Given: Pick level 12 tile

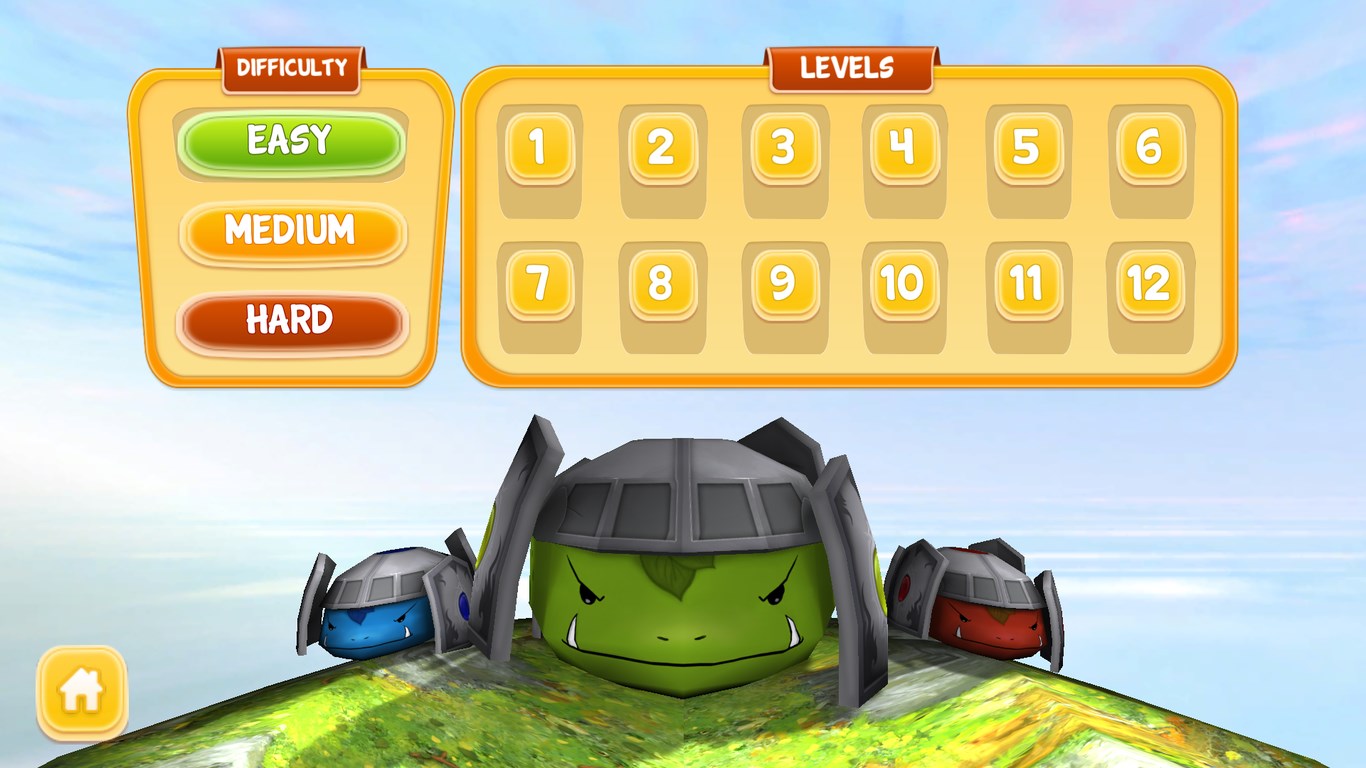Looking at the screenshot, I should (1150, 284).
